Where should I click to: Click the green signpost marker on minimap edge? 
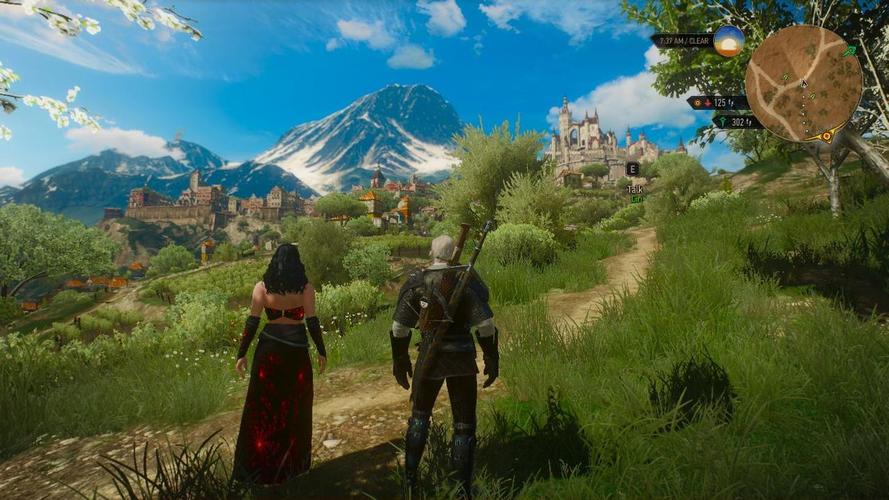[x=849, y=50]
